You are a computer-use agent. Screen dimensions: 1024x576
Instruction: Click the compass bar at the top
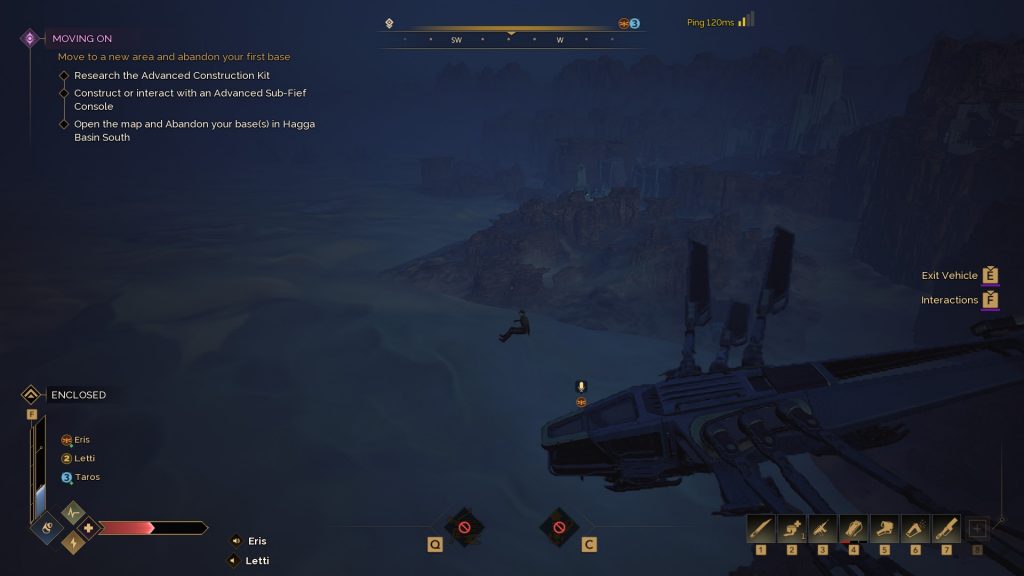tap(511, 40)
